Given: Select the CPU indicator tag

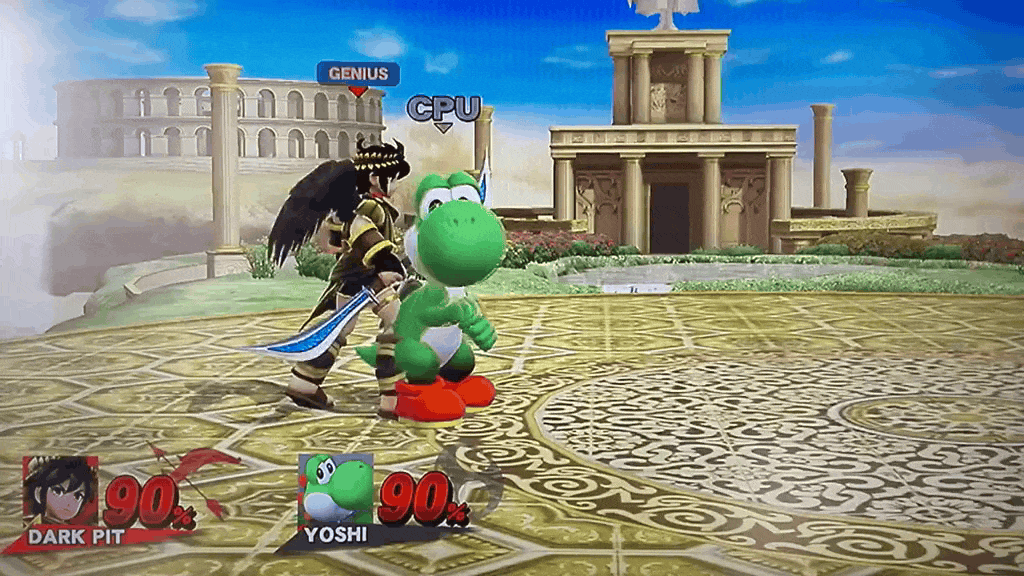Looking at the screenshot, I should point(443,108).
